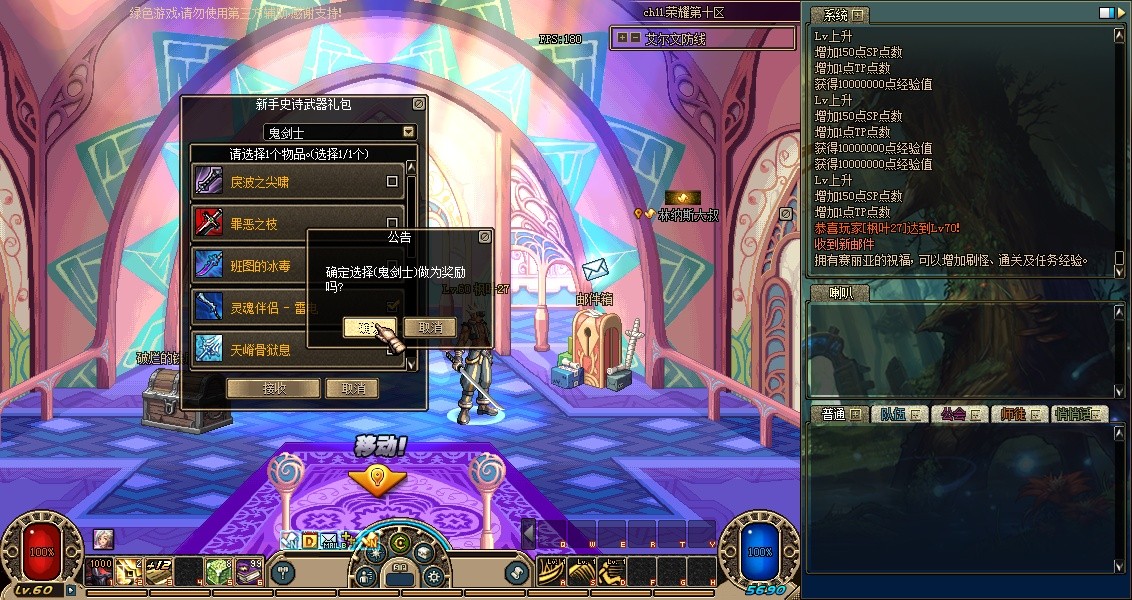Open the gear settings icon
The height and width of the screenshot is (600, 1132).
coord(433,576)
